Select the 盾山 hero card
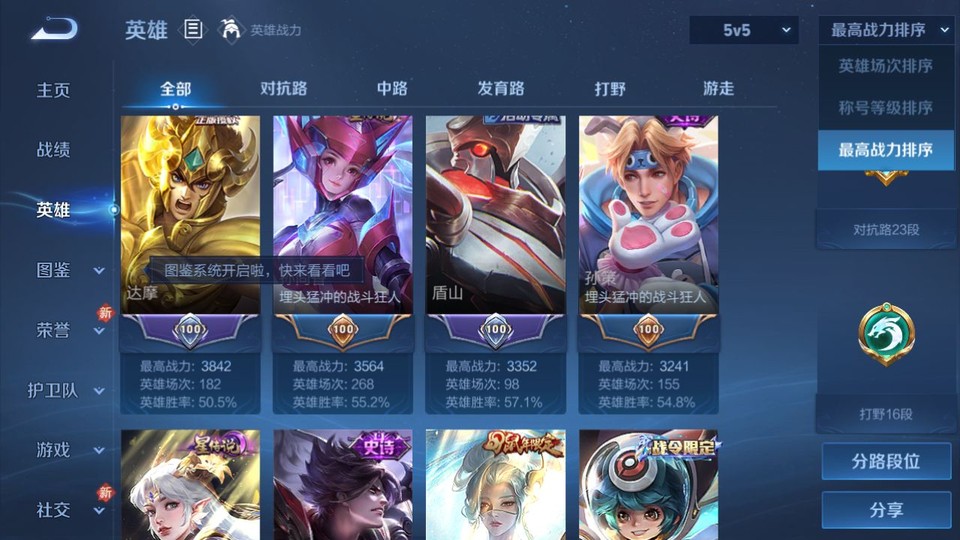Screen dimensions: 960x540 (495, 215)
